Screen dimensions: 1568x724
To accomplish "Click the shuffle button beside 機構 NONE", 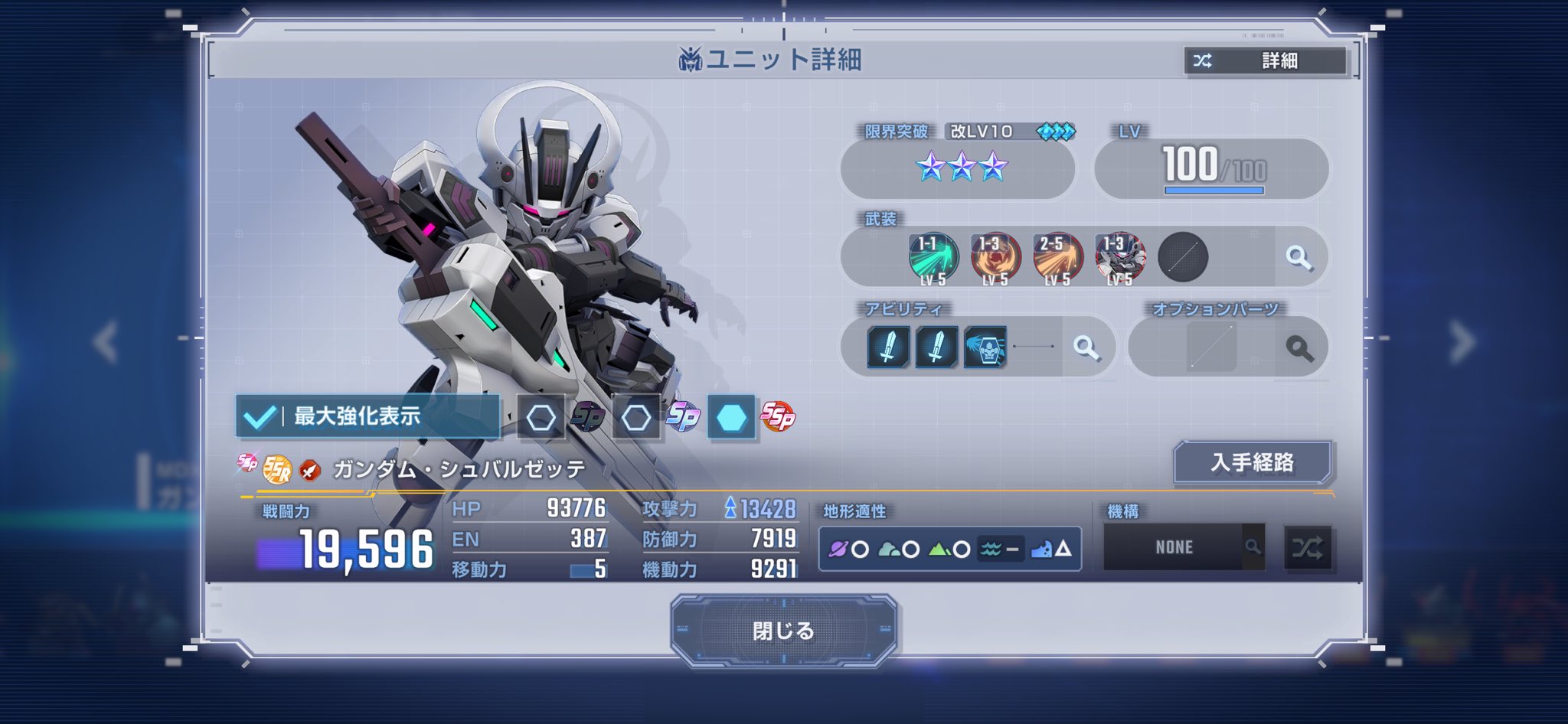I will 1308,548.
